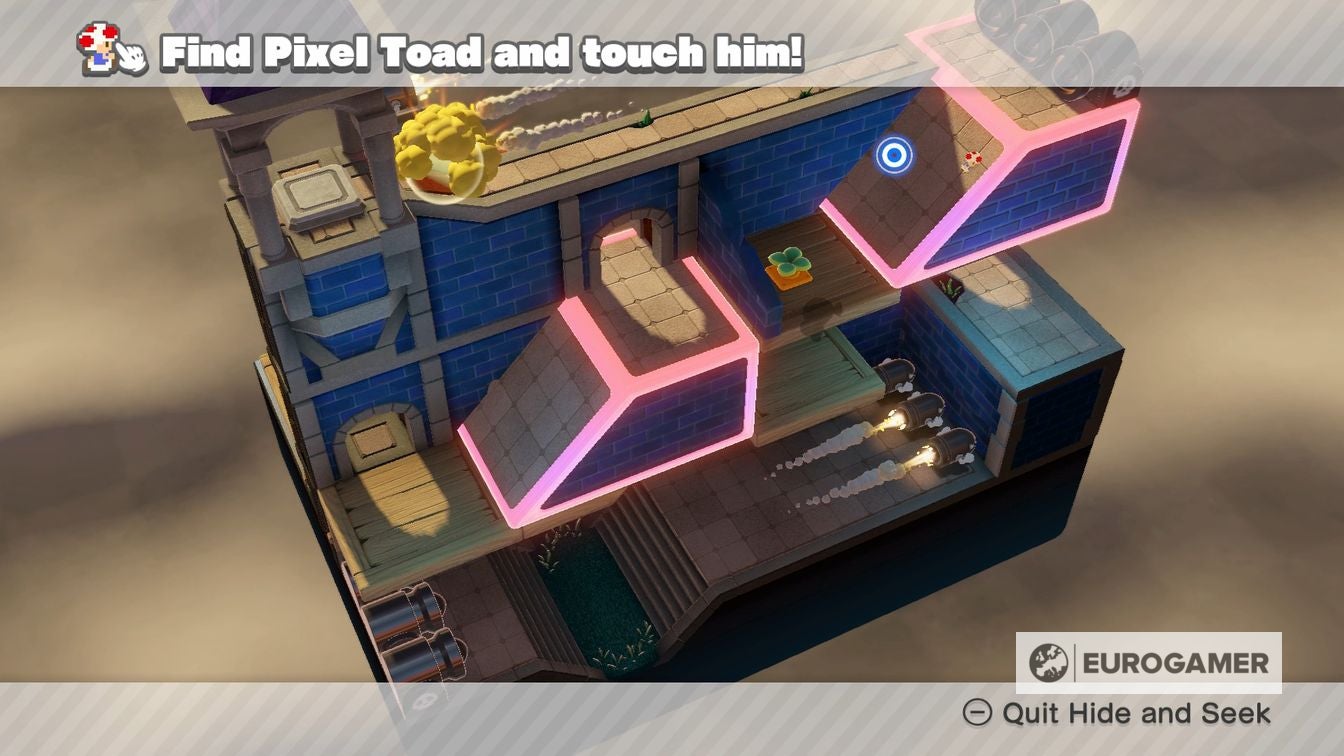The image size is (1344, 756).
Task: Touch the tiny Pixel Toad on the pink ledge
Action: click(973, 160)
